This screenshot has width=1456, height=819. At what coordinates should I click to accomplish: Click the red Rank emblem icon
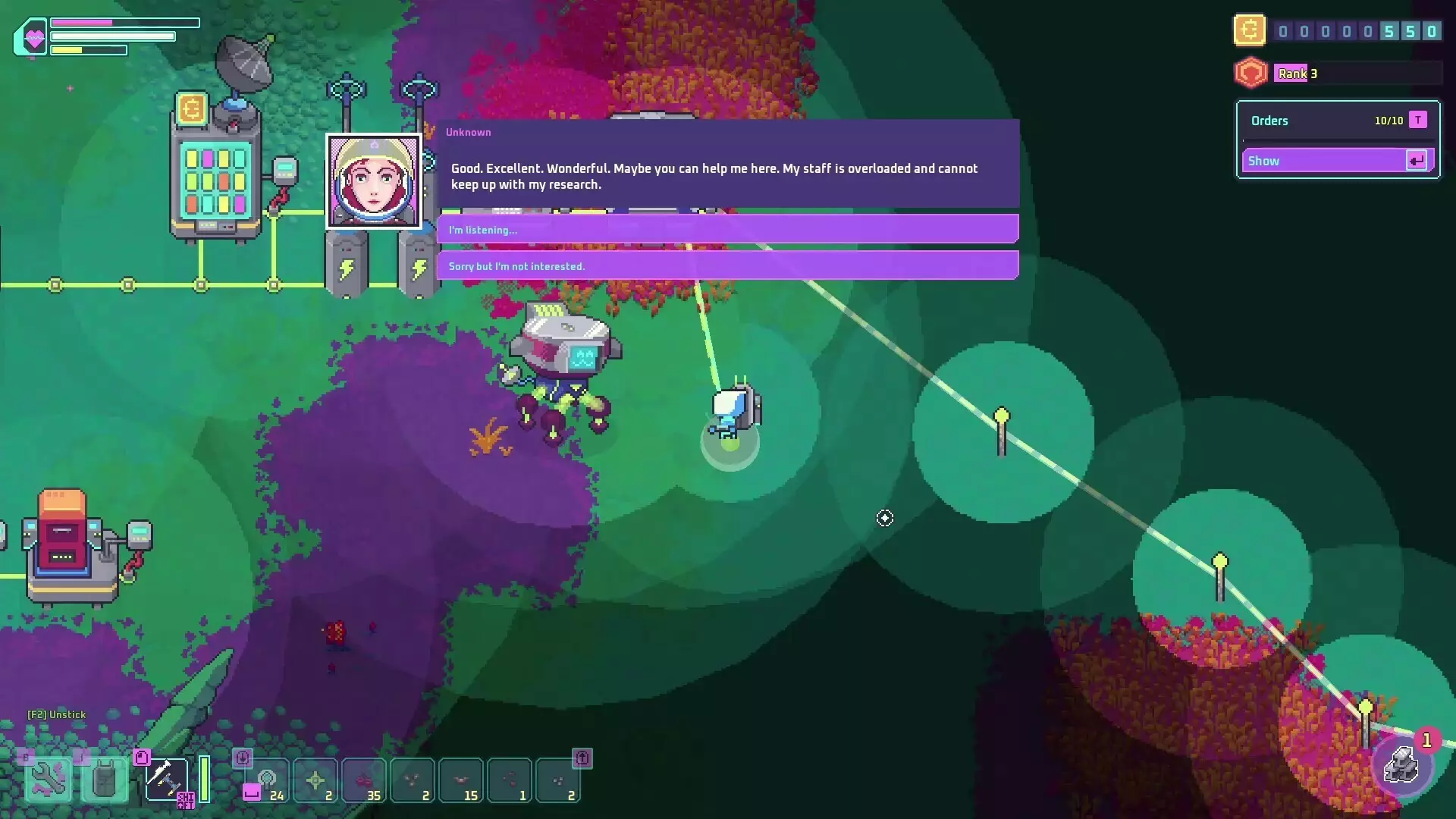click(x=1251, y=73)
